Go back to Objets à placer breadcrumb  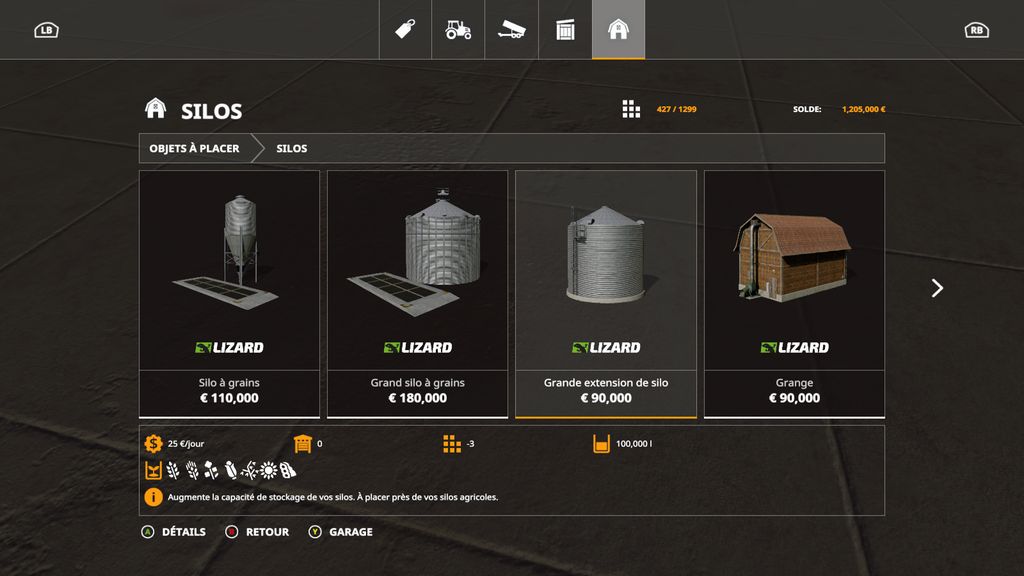(x=195, y=149)
